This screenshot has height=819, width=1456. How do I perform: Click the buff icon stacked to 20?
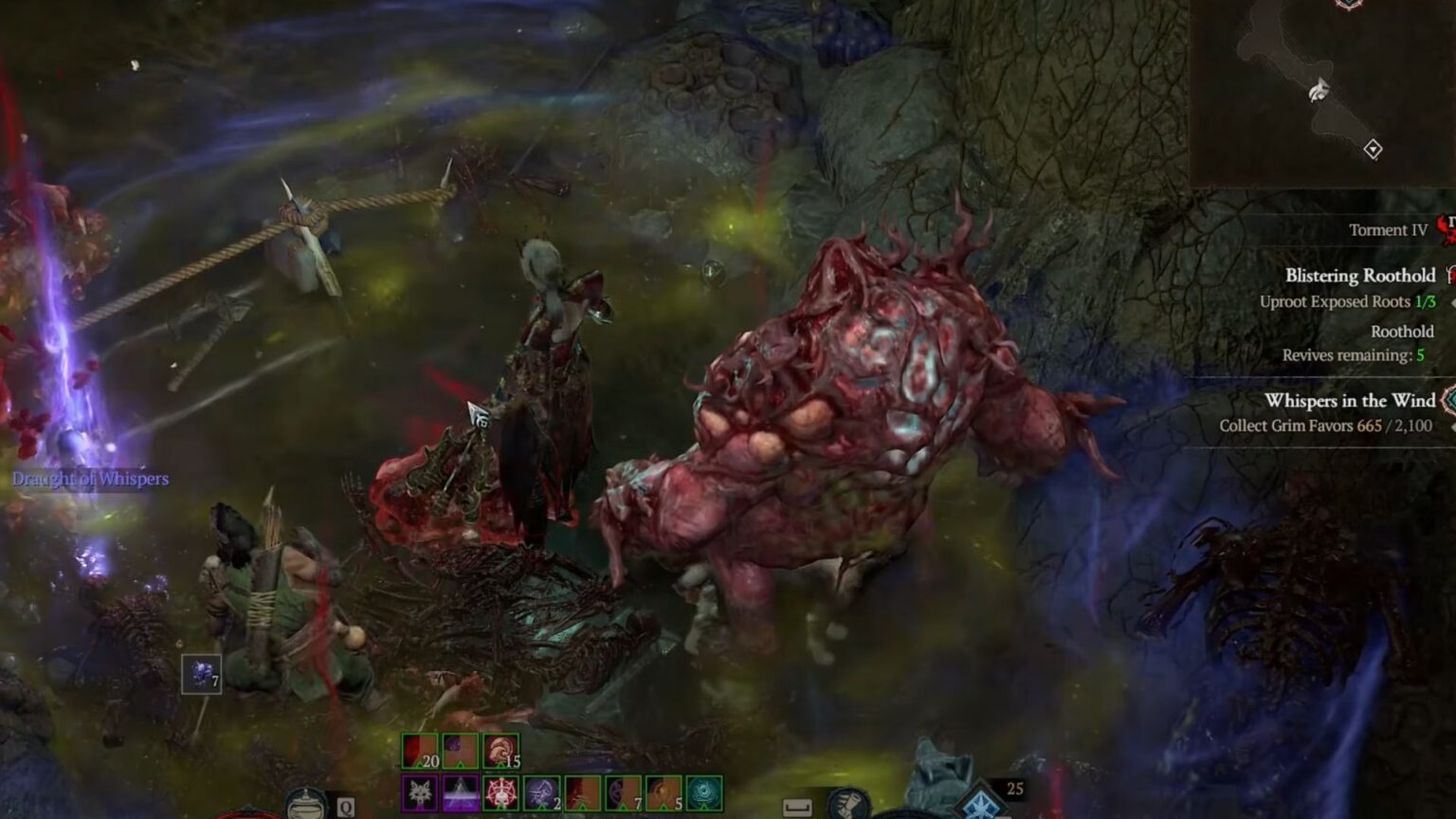click(x=419, y=750)
